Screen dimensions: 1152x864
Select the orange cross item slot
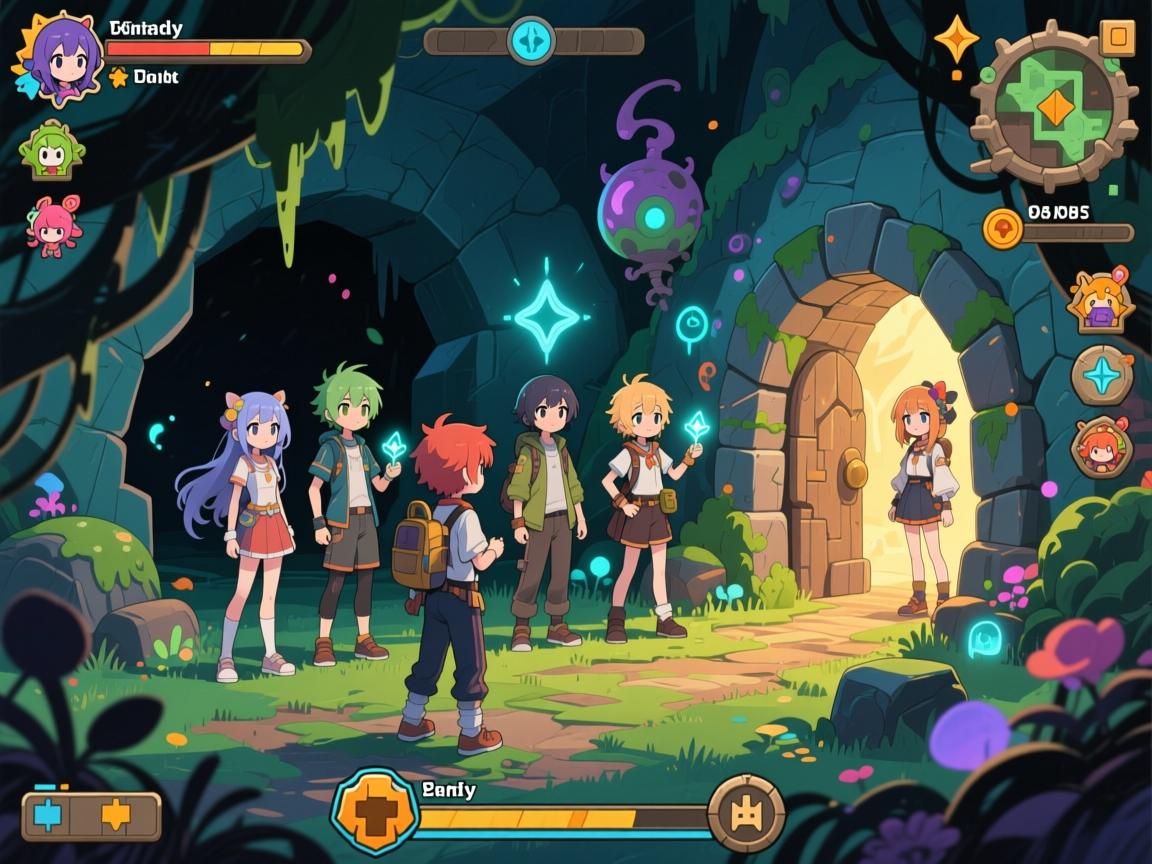coord(116,815)
